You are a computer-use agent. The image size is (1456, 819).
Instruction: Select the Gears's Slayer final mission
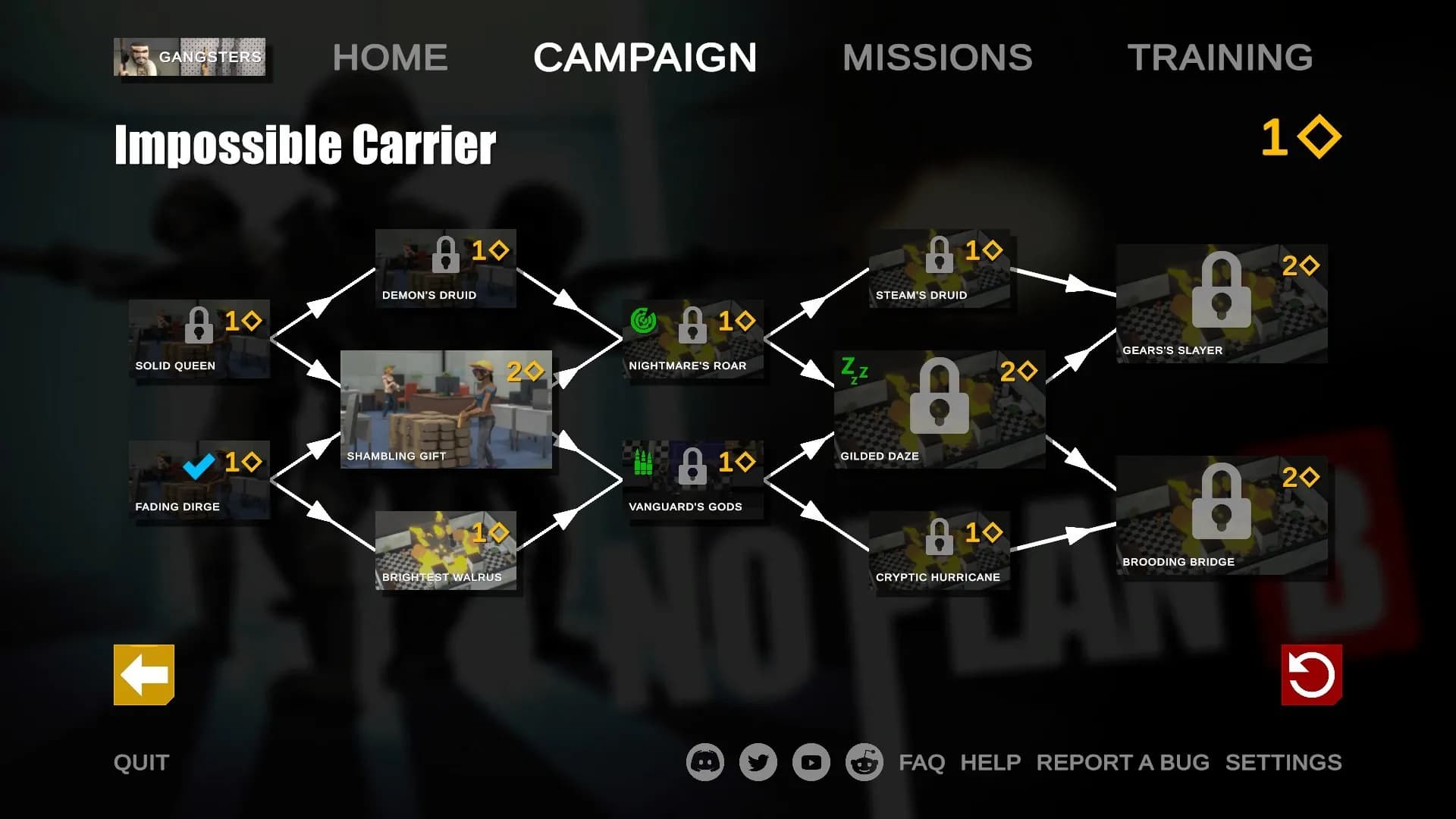pyautogui.click(x=1221, y=303)
